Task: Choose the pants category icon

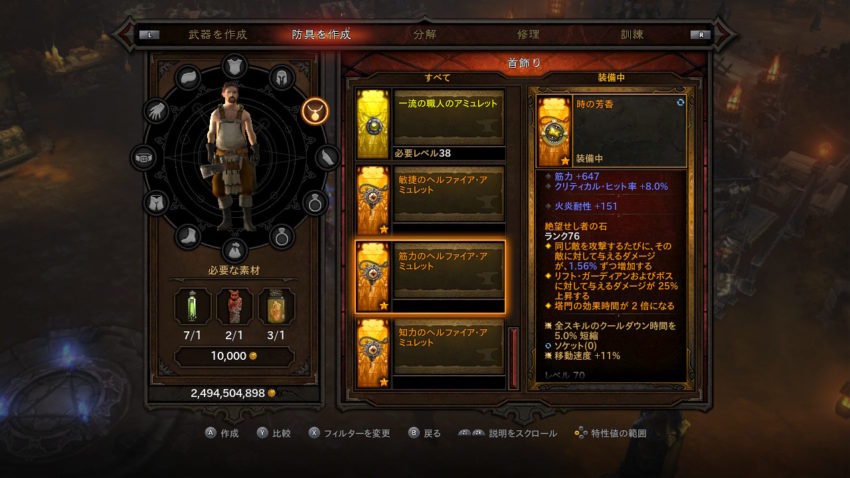Action: [x=156, y=204]
